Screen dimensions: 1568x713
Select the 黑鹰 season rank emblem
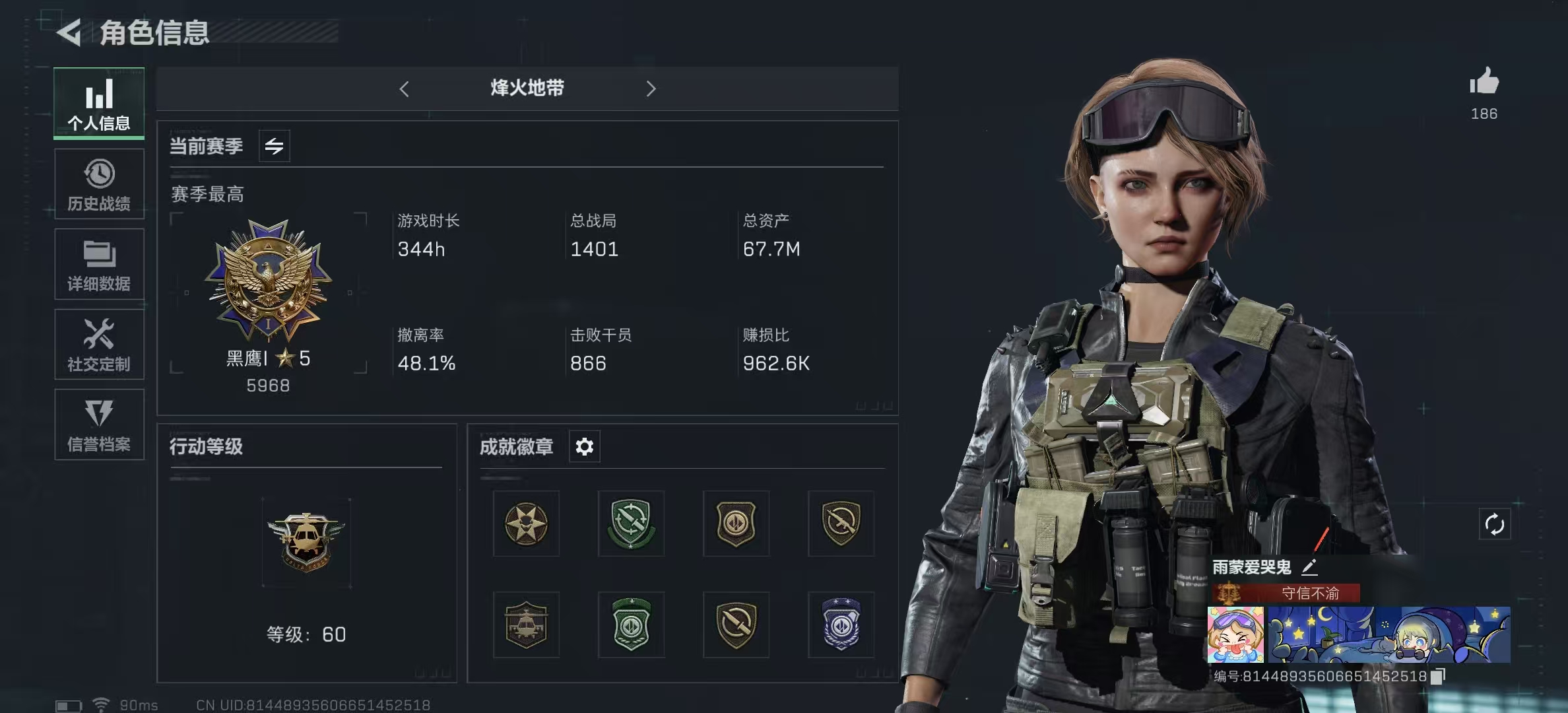point(268,281)
